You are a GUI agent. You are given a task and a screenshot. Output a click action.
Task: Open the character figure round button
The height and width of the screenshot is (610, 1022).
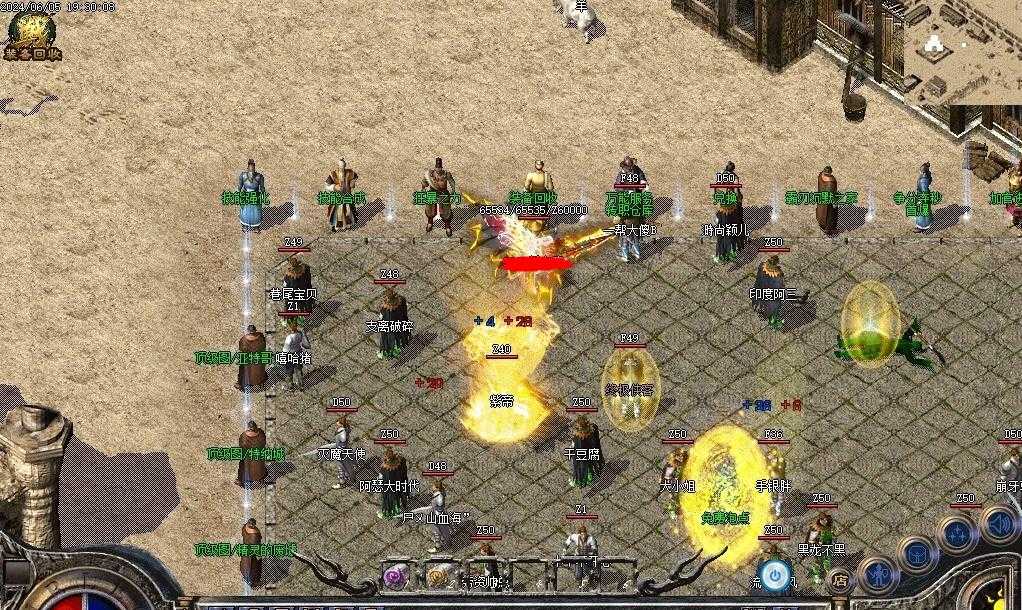(879, 574)
